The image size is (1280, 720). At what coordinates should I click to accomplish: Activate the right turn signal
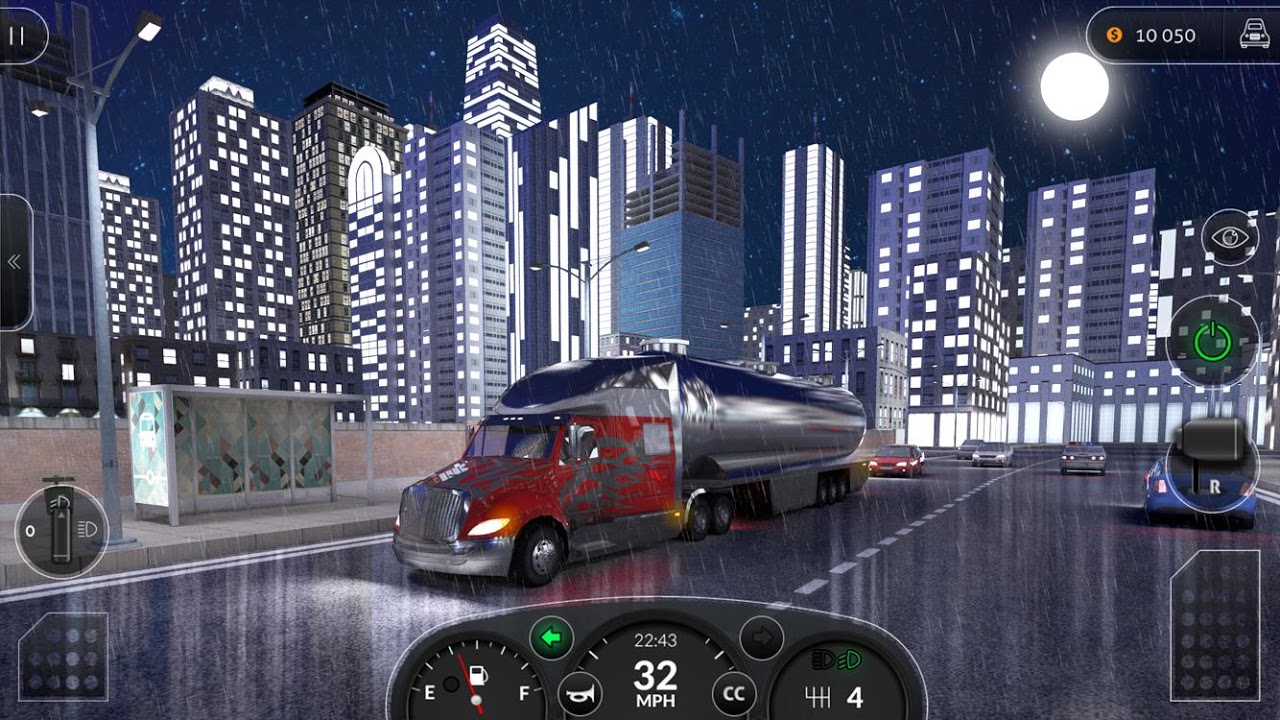(x=762, y=636)
